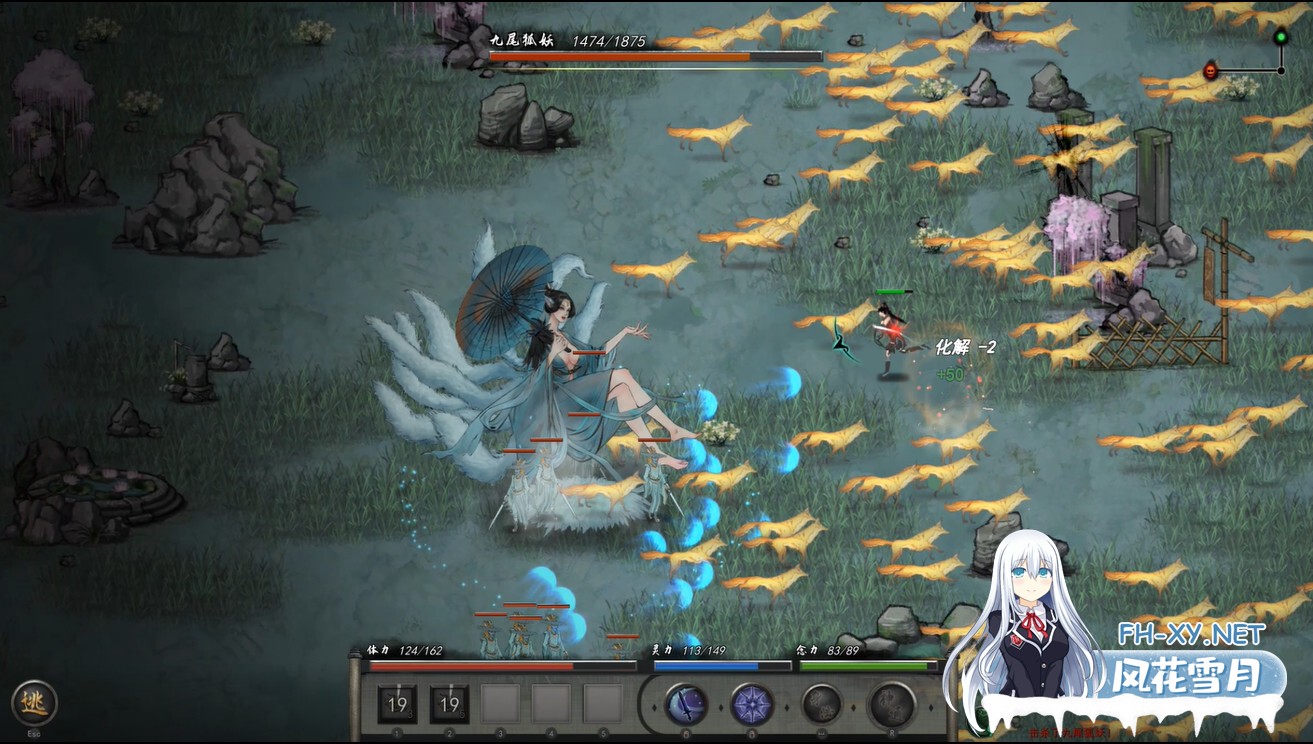Click the diamond separator beside the E skill
The width and height of the screenshot is (1313, 744).
tap(720, 706)
